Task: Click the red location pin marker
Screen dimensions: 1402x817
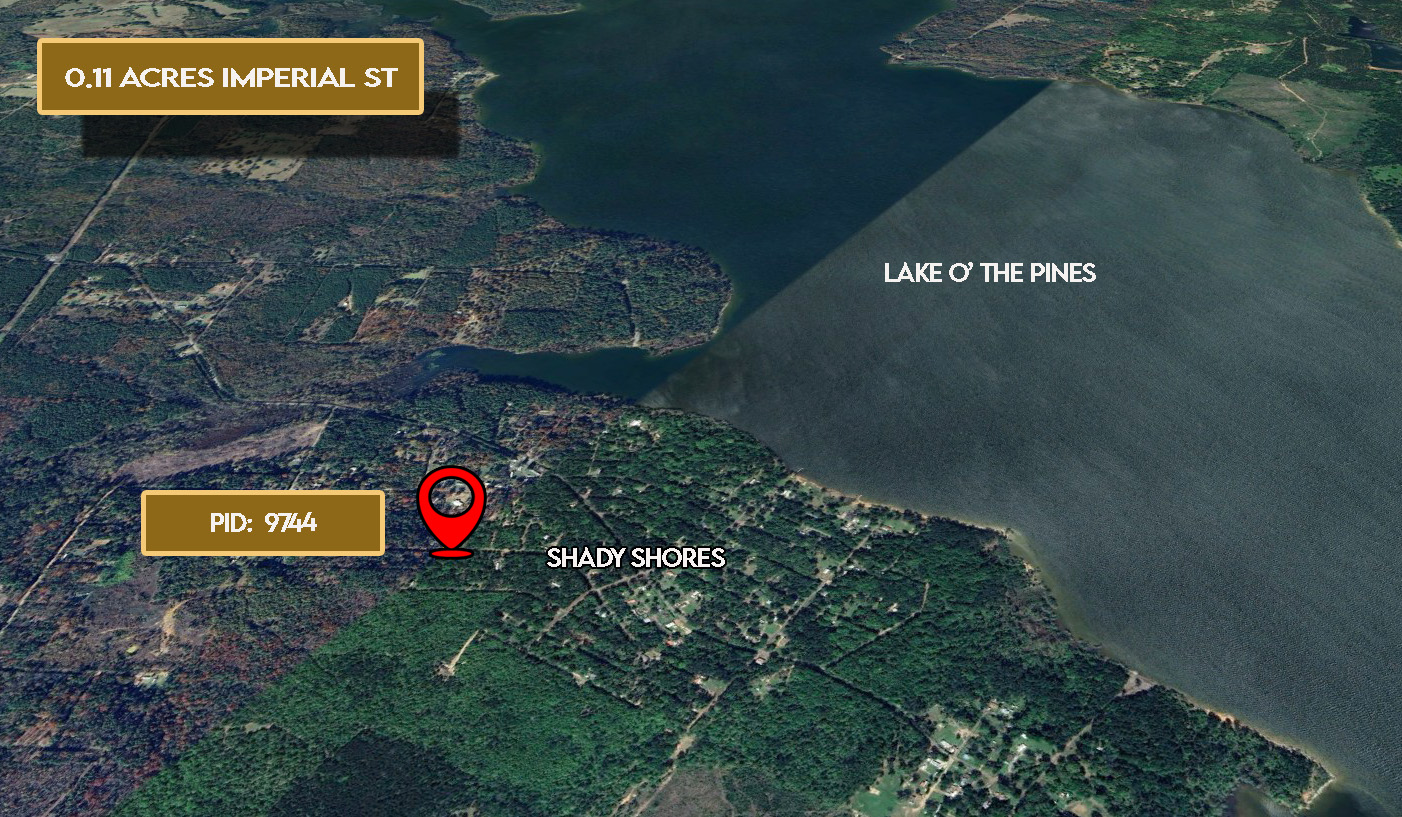Action: (451, 508)
